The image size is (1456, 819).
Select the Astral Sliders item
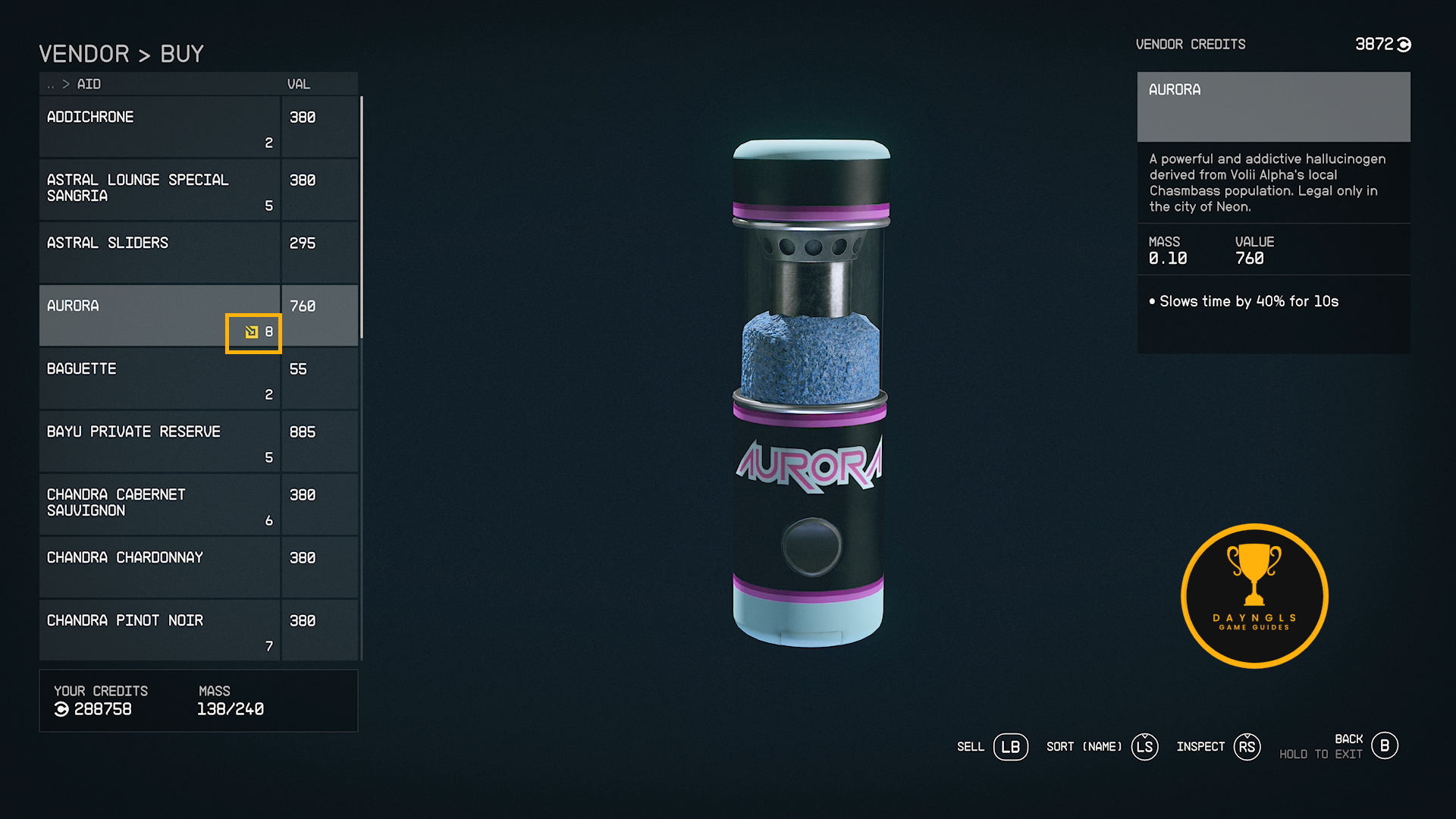click(159, 252)
